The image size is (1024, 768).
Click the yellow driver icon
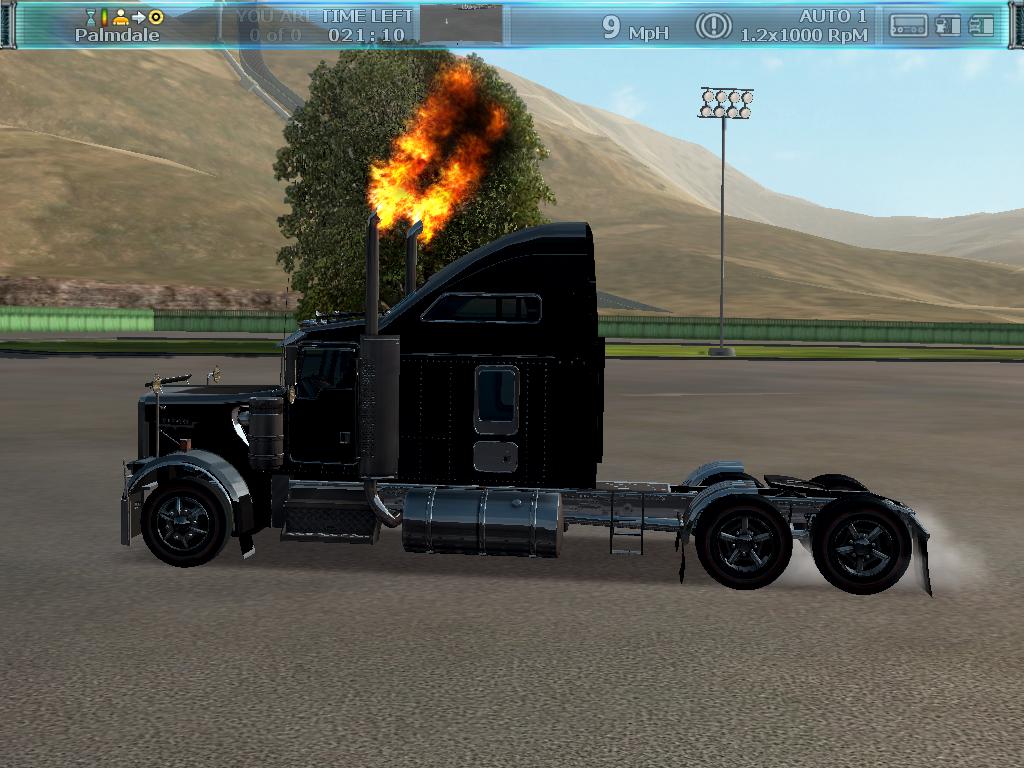pyautogui.click(x=121, y=17)
